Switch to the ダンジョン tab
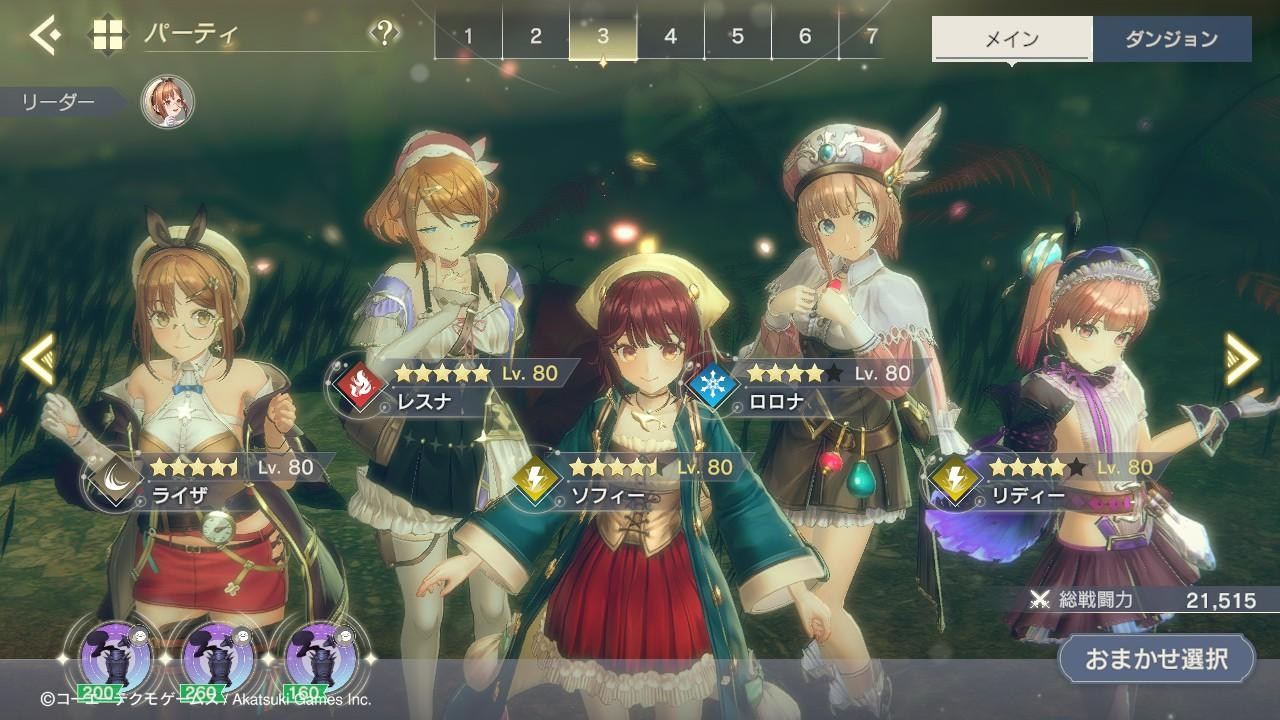The width and height of the screenshot is (1280, 720). tap(1171, 40)
